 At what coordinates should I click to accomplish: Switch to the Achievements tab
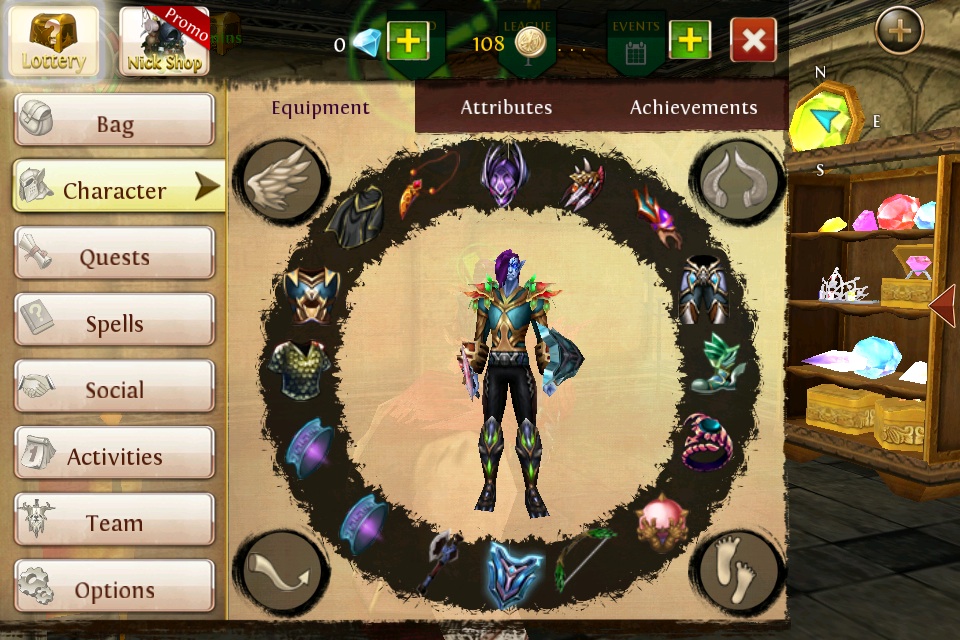(x=693, y=107)
